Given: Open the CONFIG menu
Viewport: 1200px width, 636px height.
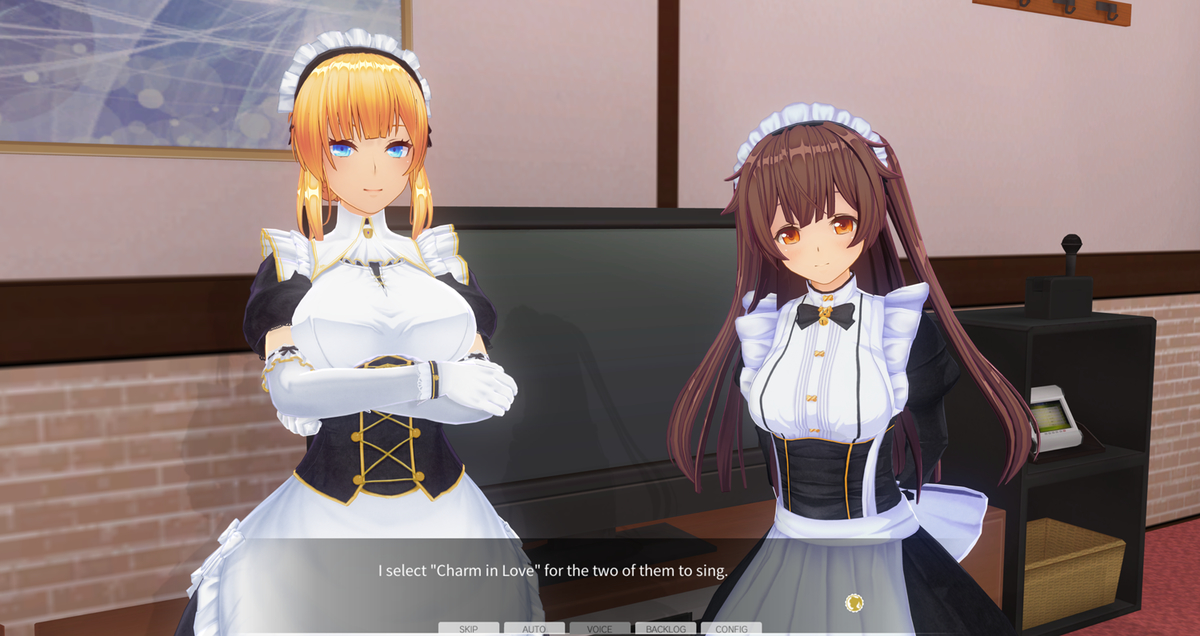Looking at the screenshot, I should [x=731, y=629].
